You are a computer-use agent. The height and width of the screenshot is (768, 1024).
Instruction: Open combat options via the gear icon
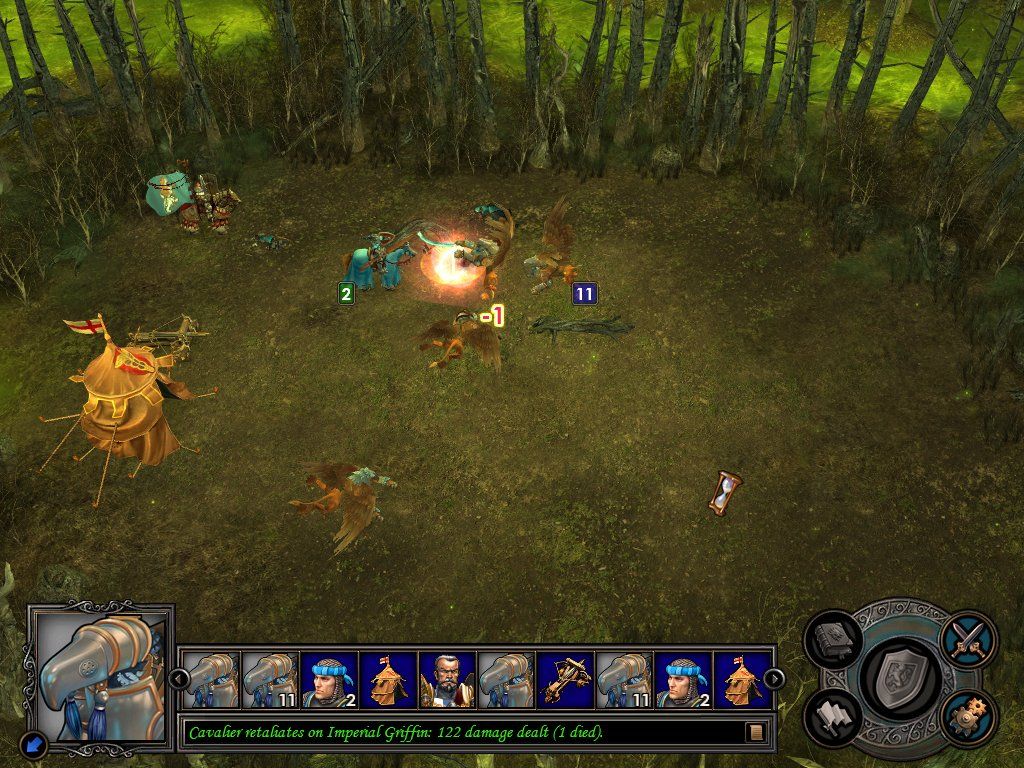967,716
